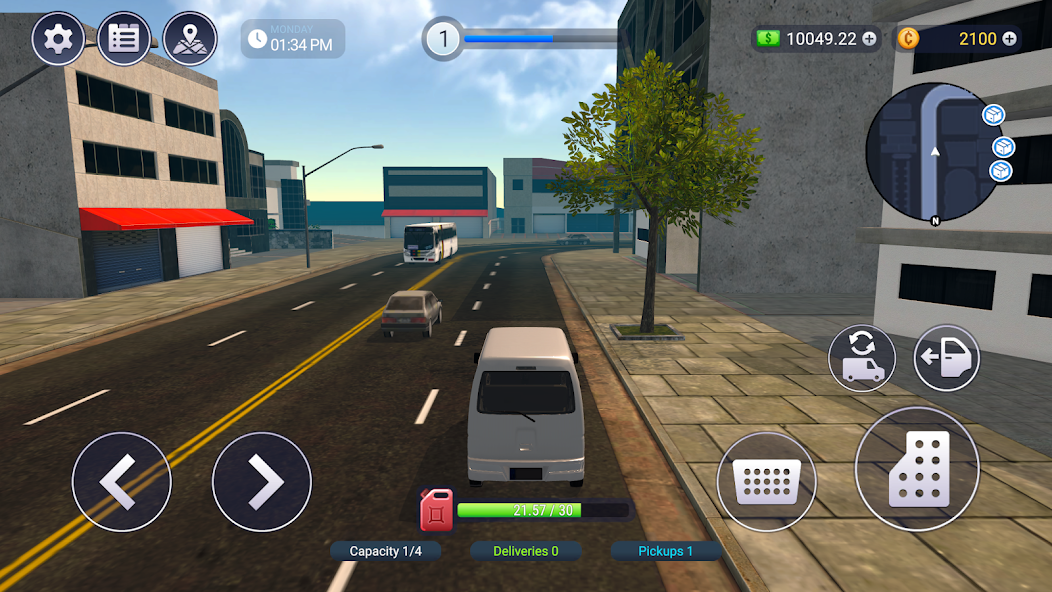Tap the brake pedal
Screen dimensions: 1052x592
(x=767, y=482)
